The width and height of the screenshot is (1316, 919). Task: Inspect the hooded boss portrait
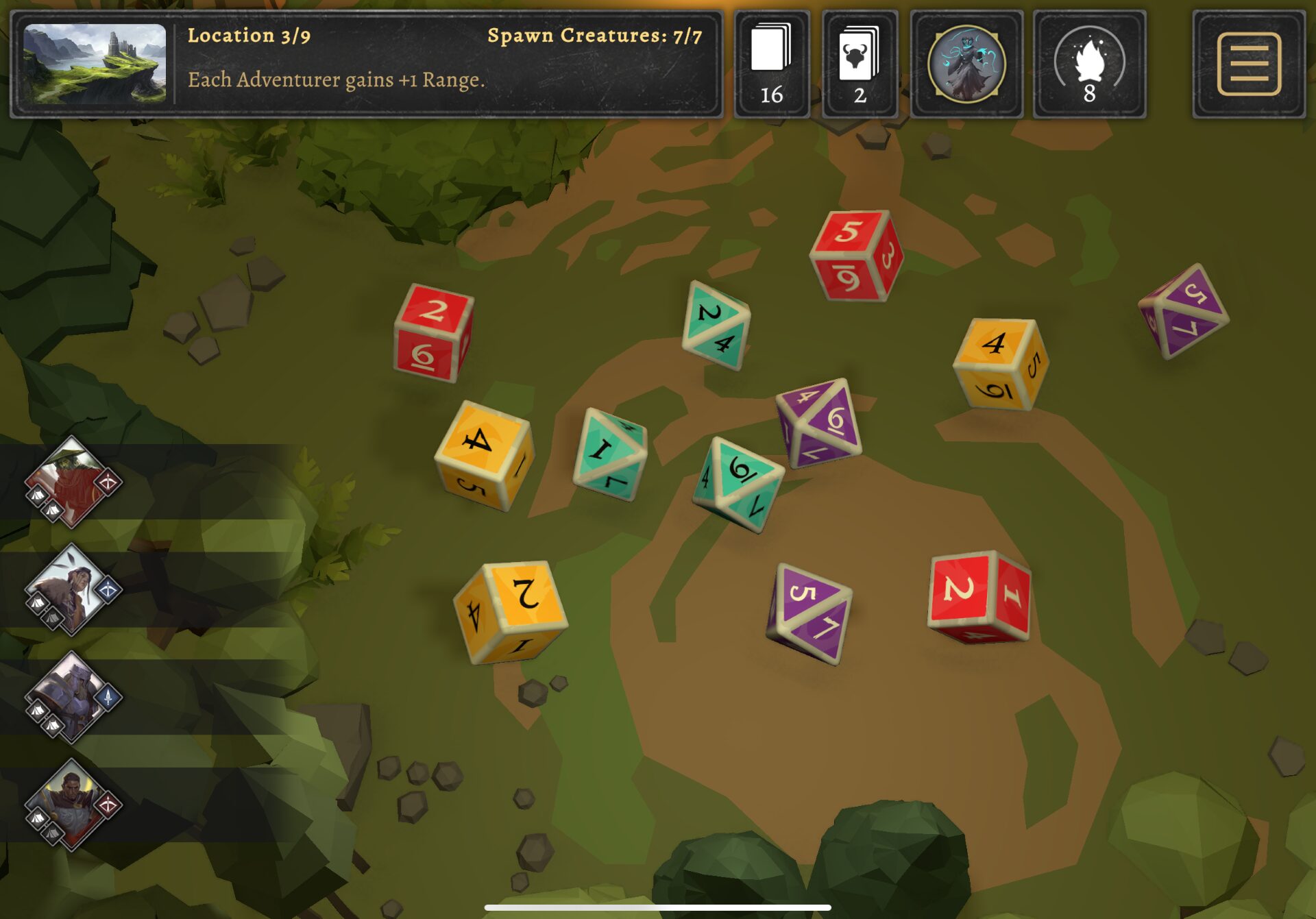tap(966, 64)
